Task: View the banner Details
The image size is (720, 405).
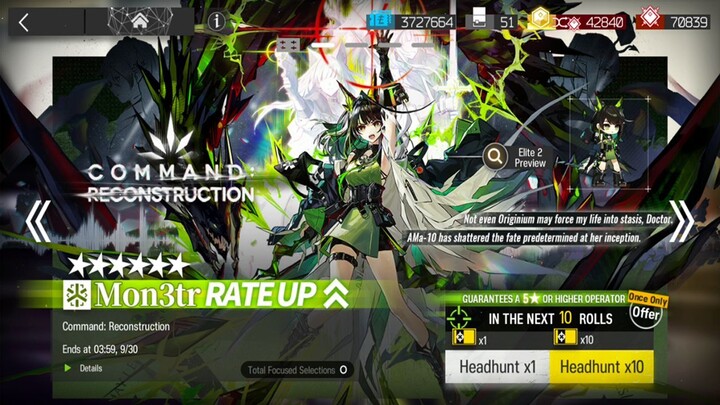Action: point(90,368)
